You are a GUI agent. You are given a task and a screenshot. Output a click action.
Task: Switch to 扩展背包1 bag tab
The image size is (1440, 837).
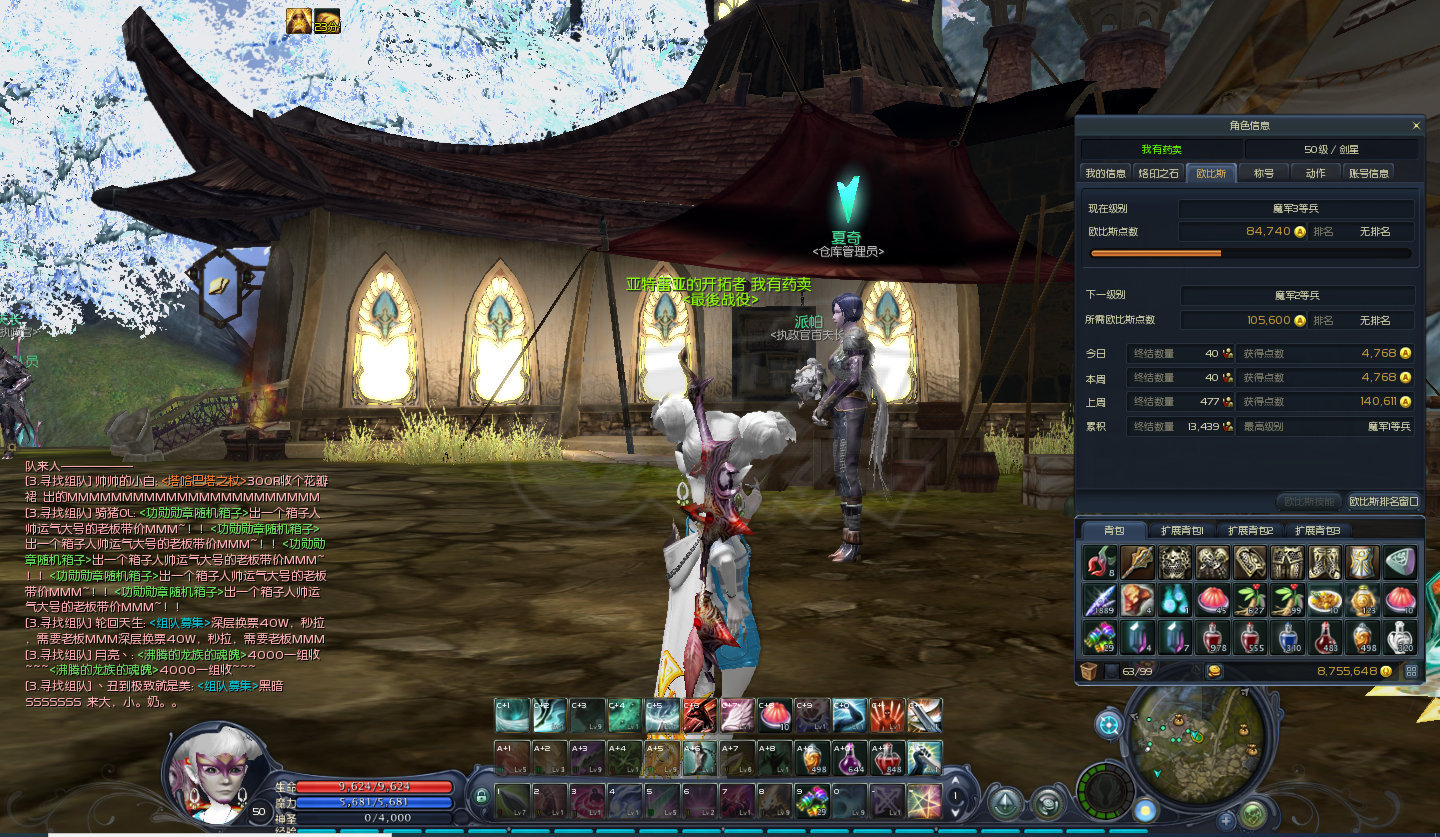[x=1182, y=530]
